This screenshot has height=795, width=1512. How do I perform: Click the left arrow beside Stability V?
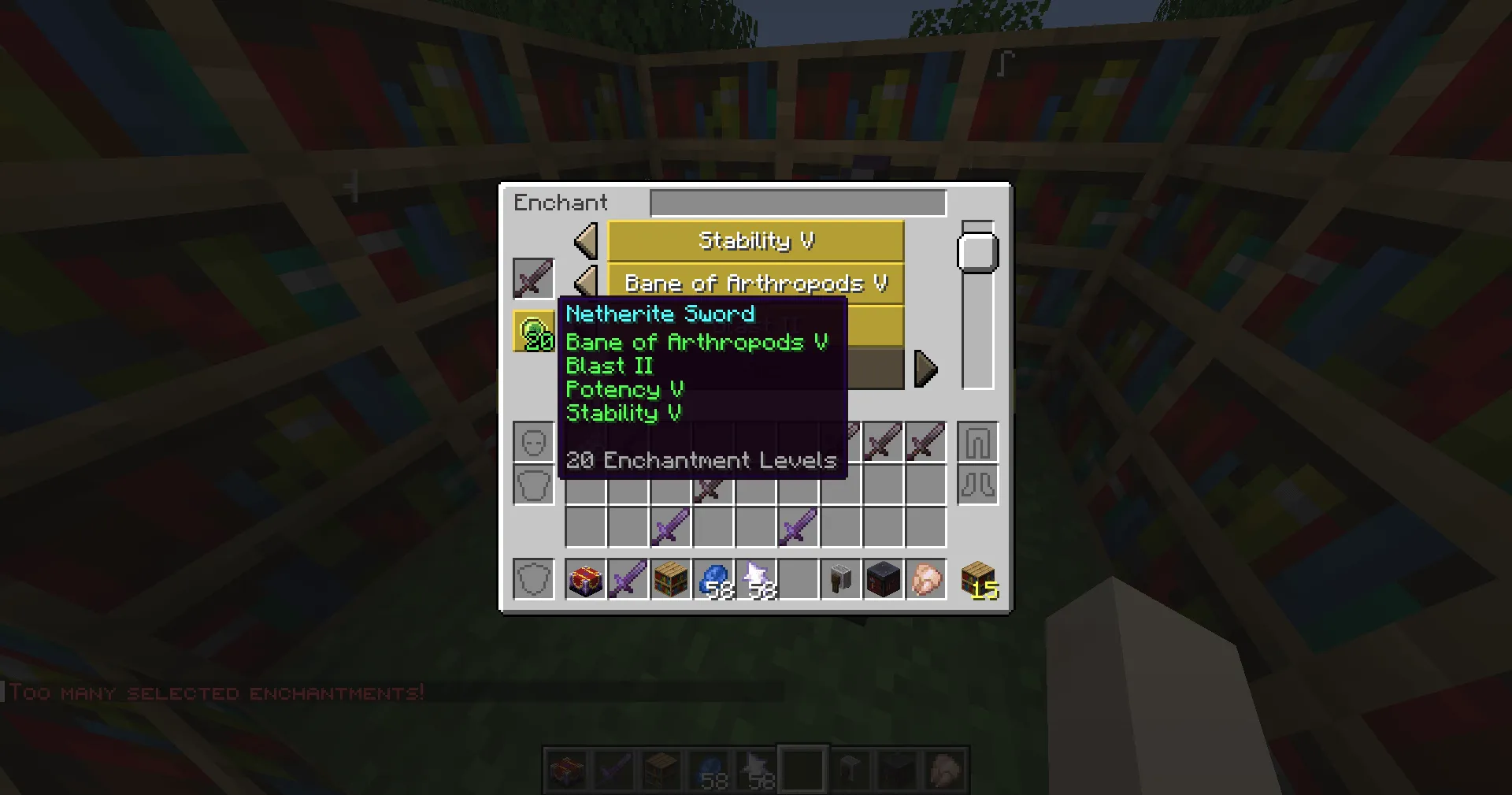click(586, 242)
